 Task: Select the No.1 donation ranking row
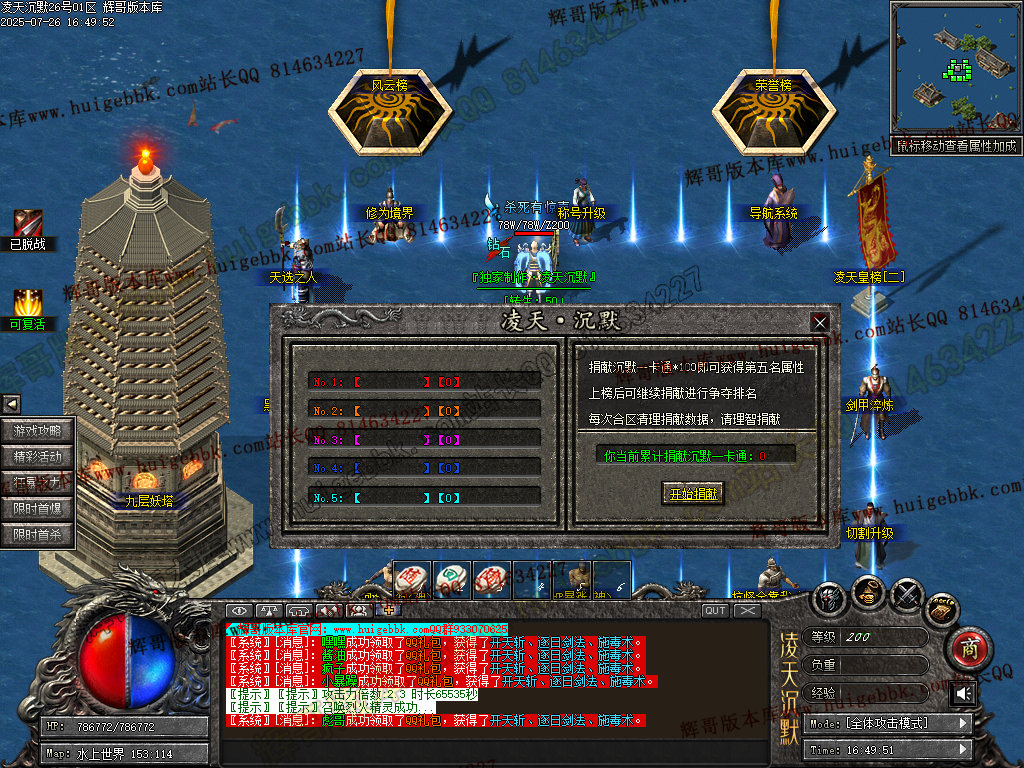pos(424,382)
